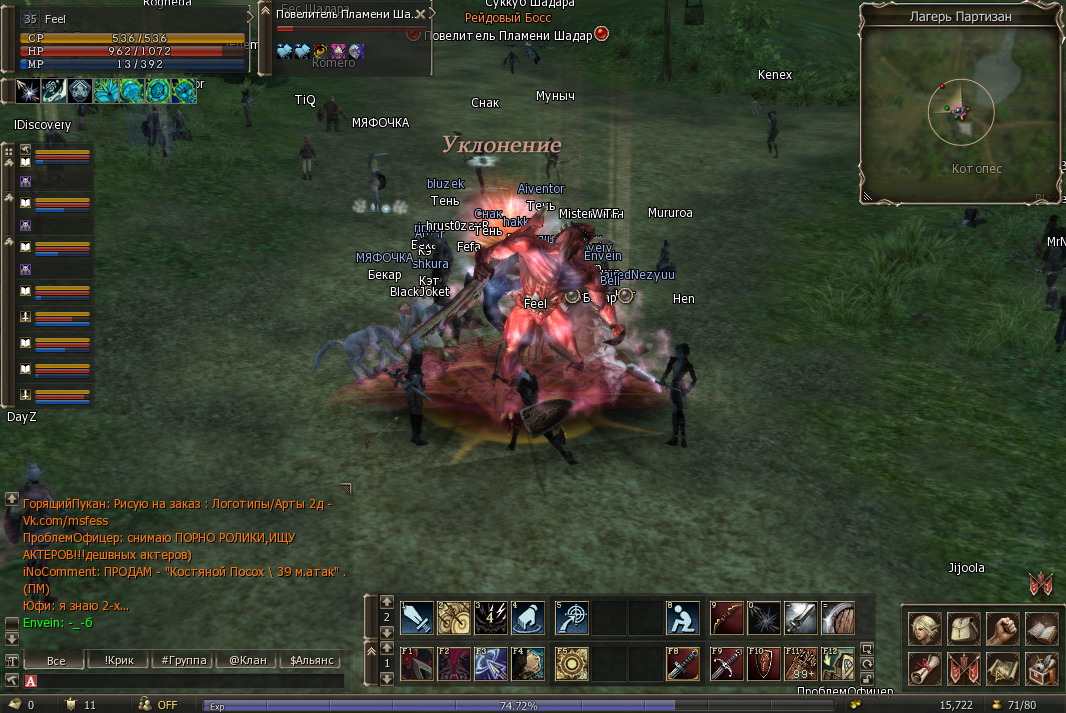The height and width of the screenshot is (713, 1066).
Task: Select the @Клан chat tab
Action: 247,661
